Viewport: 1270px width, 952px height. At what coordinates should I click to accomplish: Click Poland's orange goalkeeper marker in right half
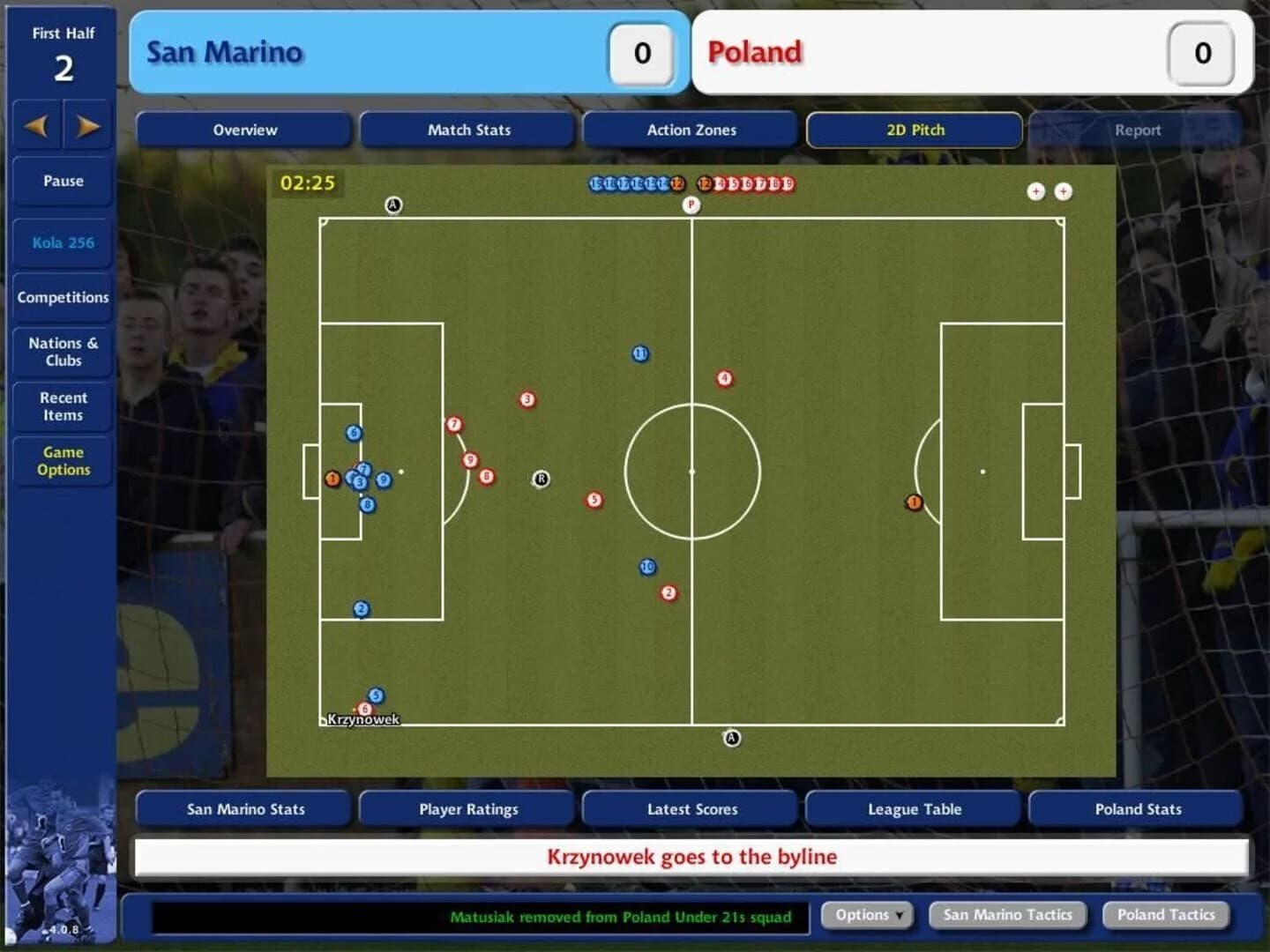[914, 502]
